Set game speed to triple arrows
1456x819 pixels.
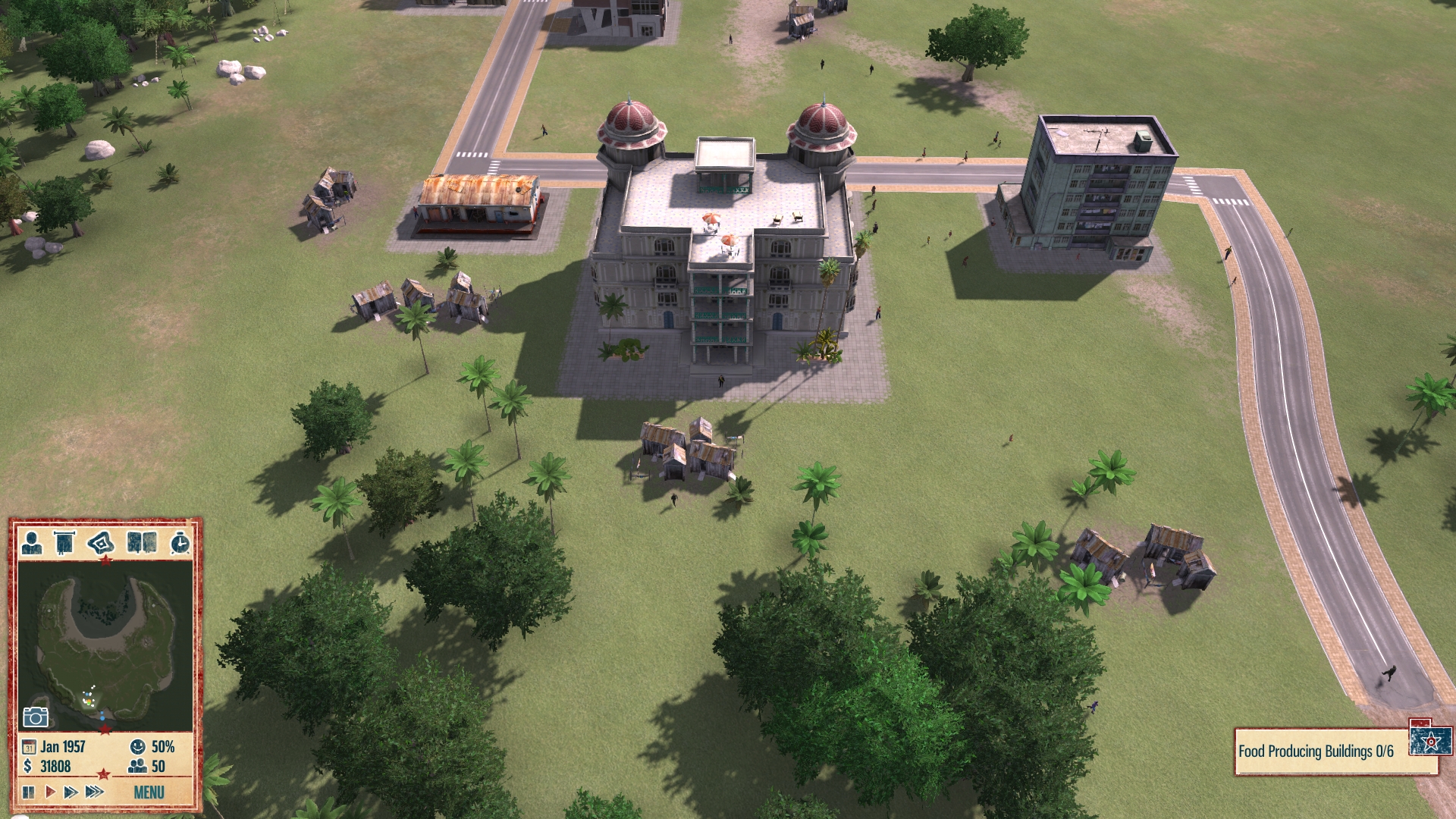click(94, 792)
